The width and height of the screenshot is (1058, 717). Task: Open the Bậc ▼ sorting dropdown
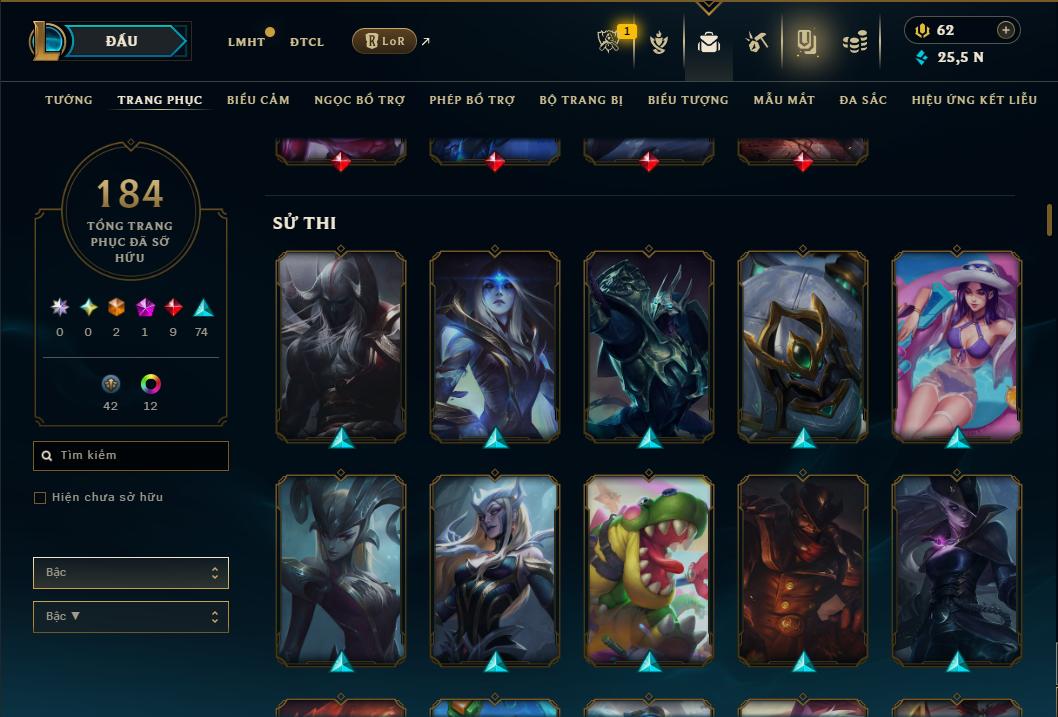pyautogui.click(x=131, y=617)
